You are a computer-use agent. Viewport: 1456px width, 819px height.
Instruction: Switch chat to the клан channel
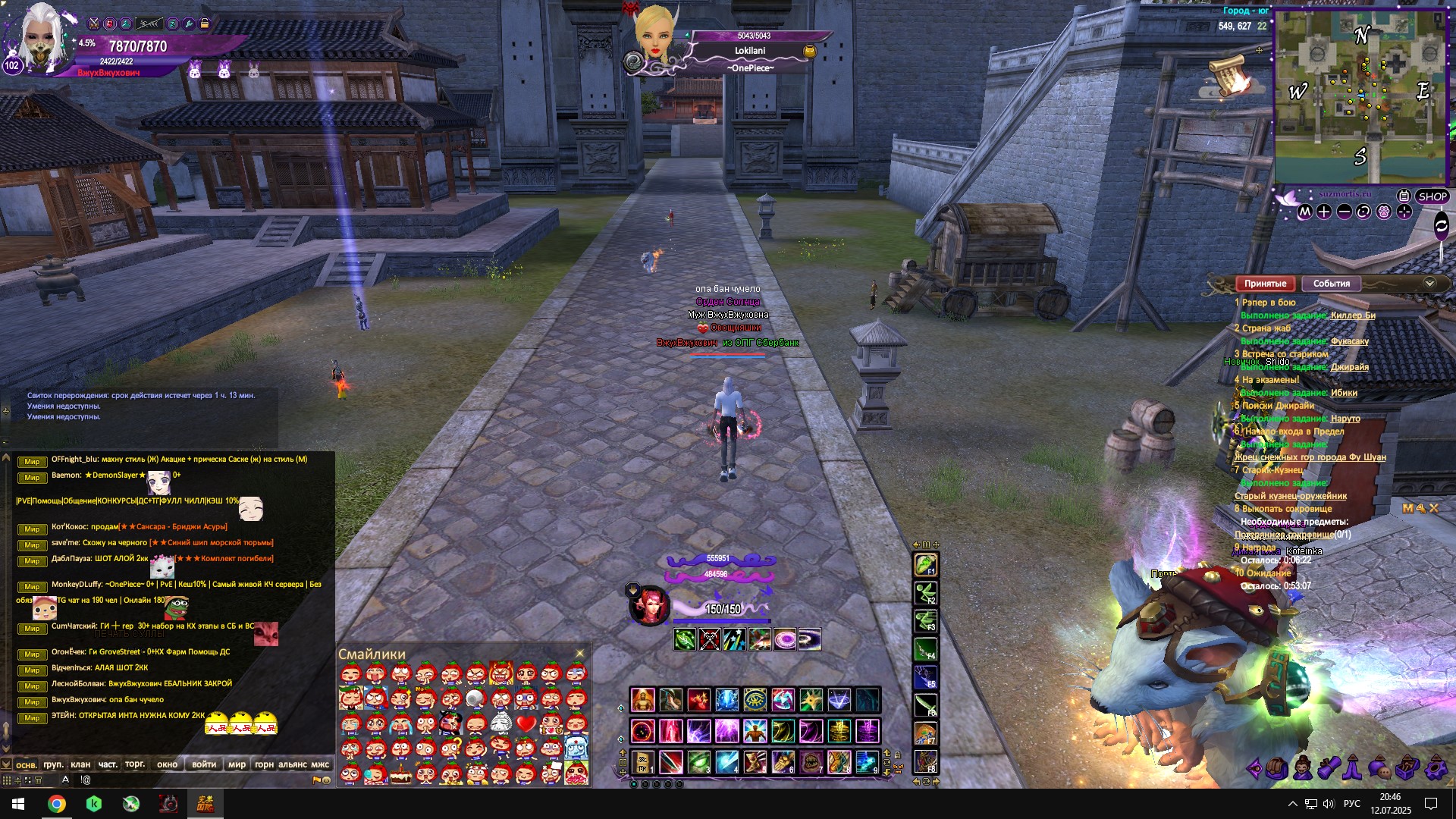(80, 764)
